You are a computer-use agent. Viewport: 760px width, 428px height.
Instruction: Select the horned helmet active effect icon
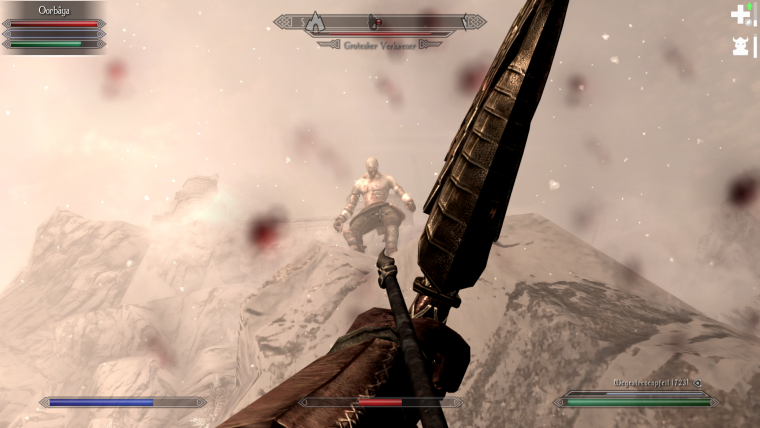[741, 46]
